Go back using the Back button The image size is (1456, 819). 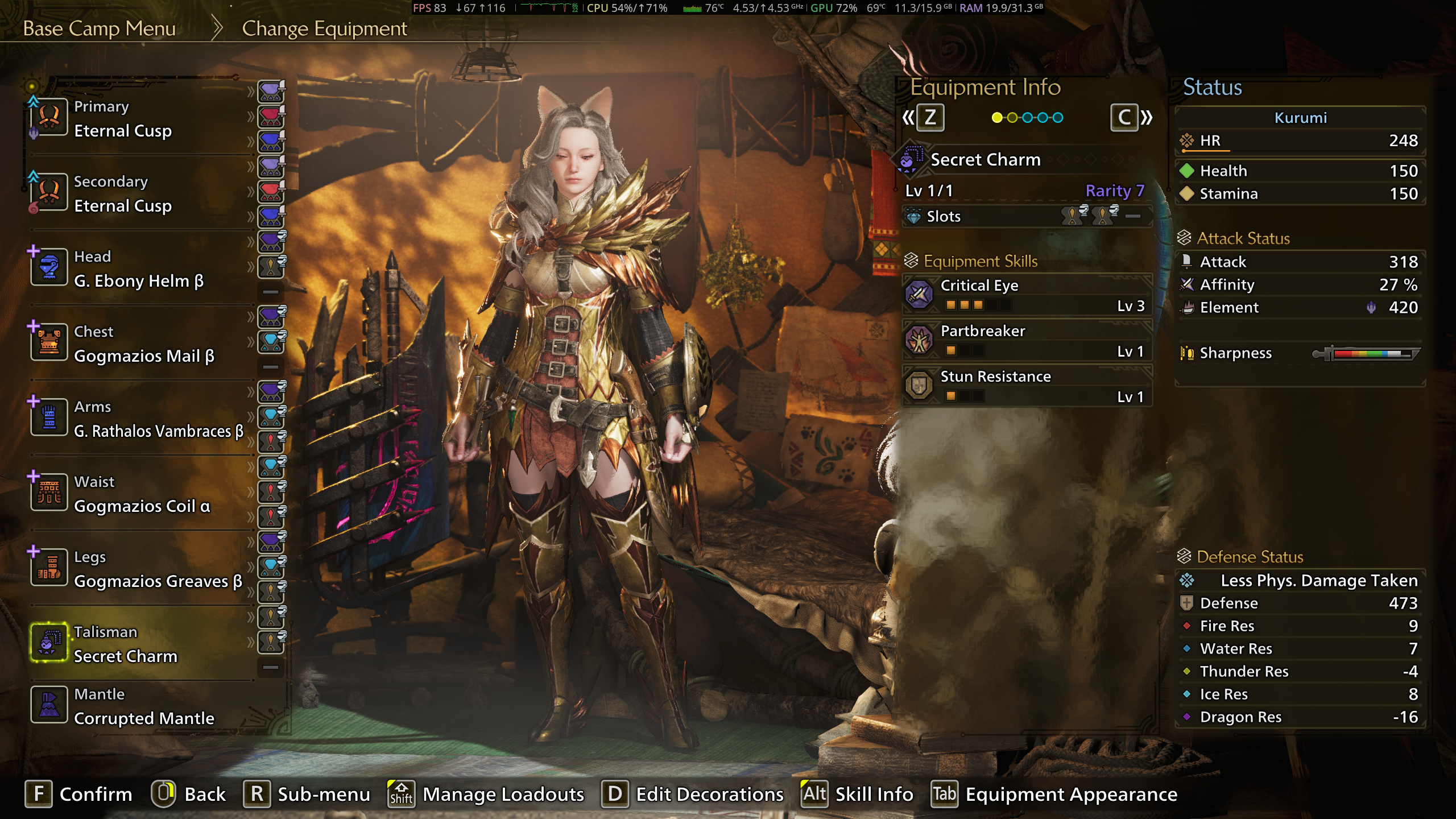pos(189,794)
